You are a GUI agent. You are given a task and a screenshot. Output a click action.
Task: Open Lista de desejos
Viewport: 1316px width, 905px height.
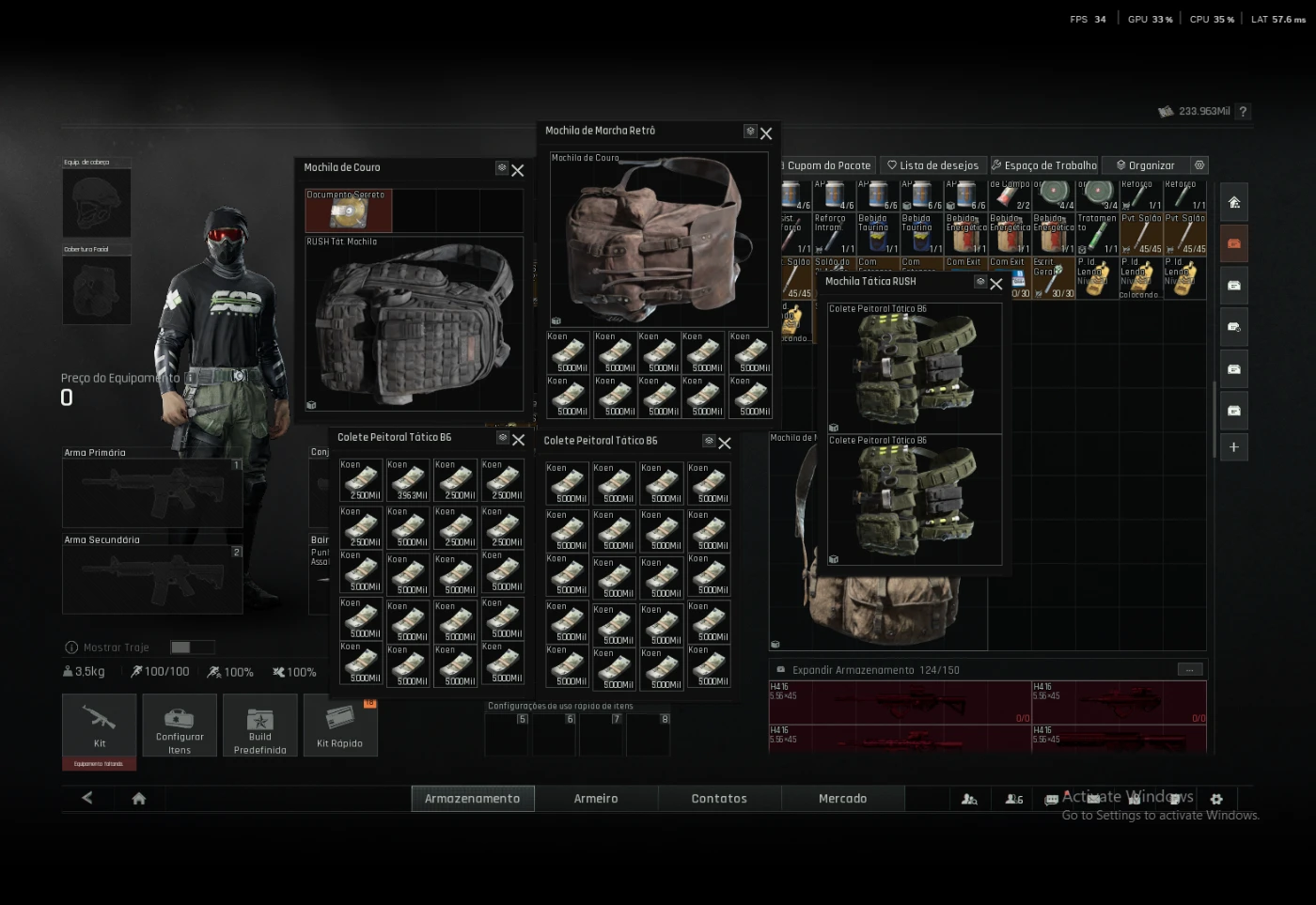[932, 165]
